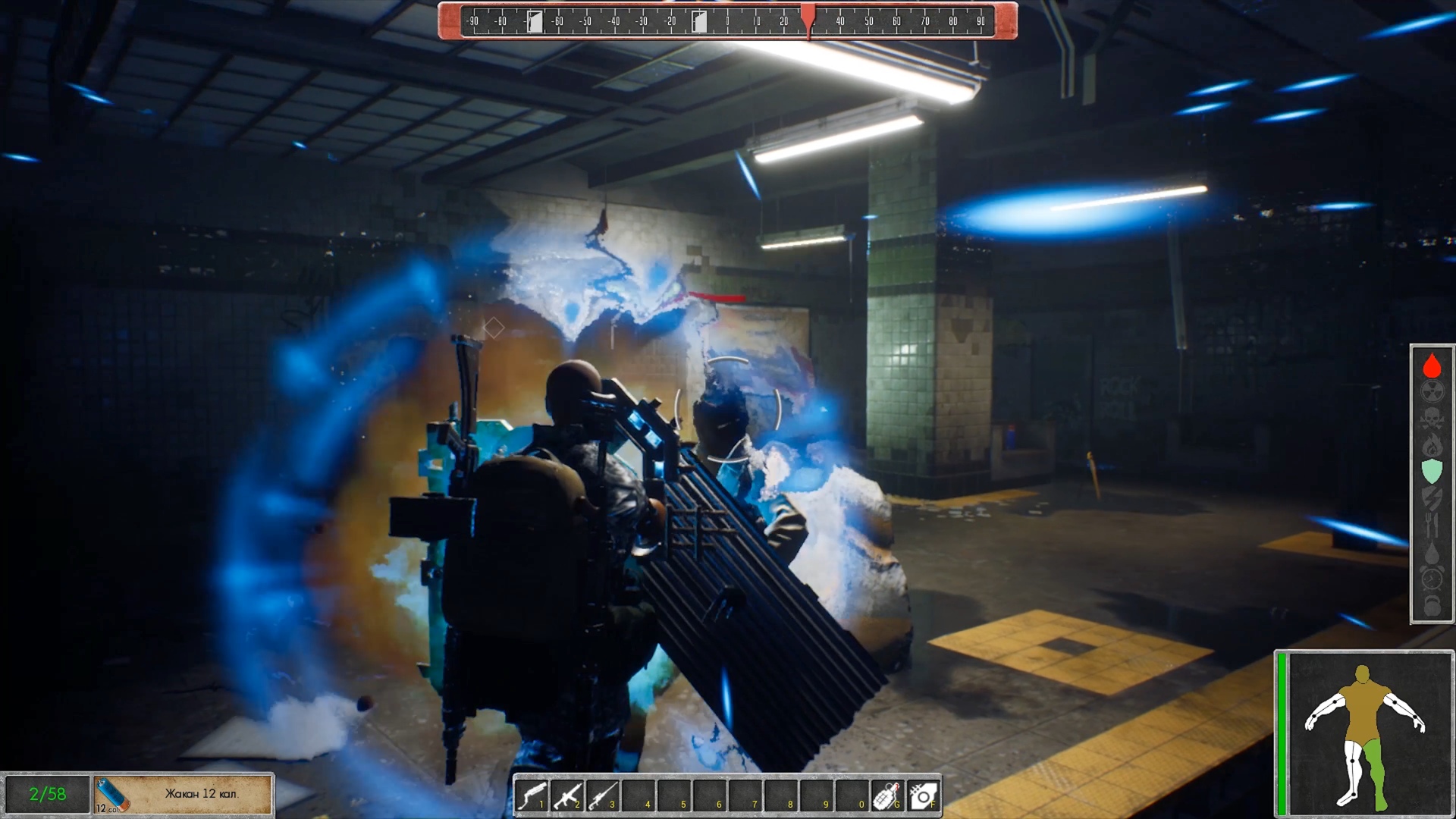Click the skull and crossbones poison icon
1456x819 pixels.
[1432, 419]
